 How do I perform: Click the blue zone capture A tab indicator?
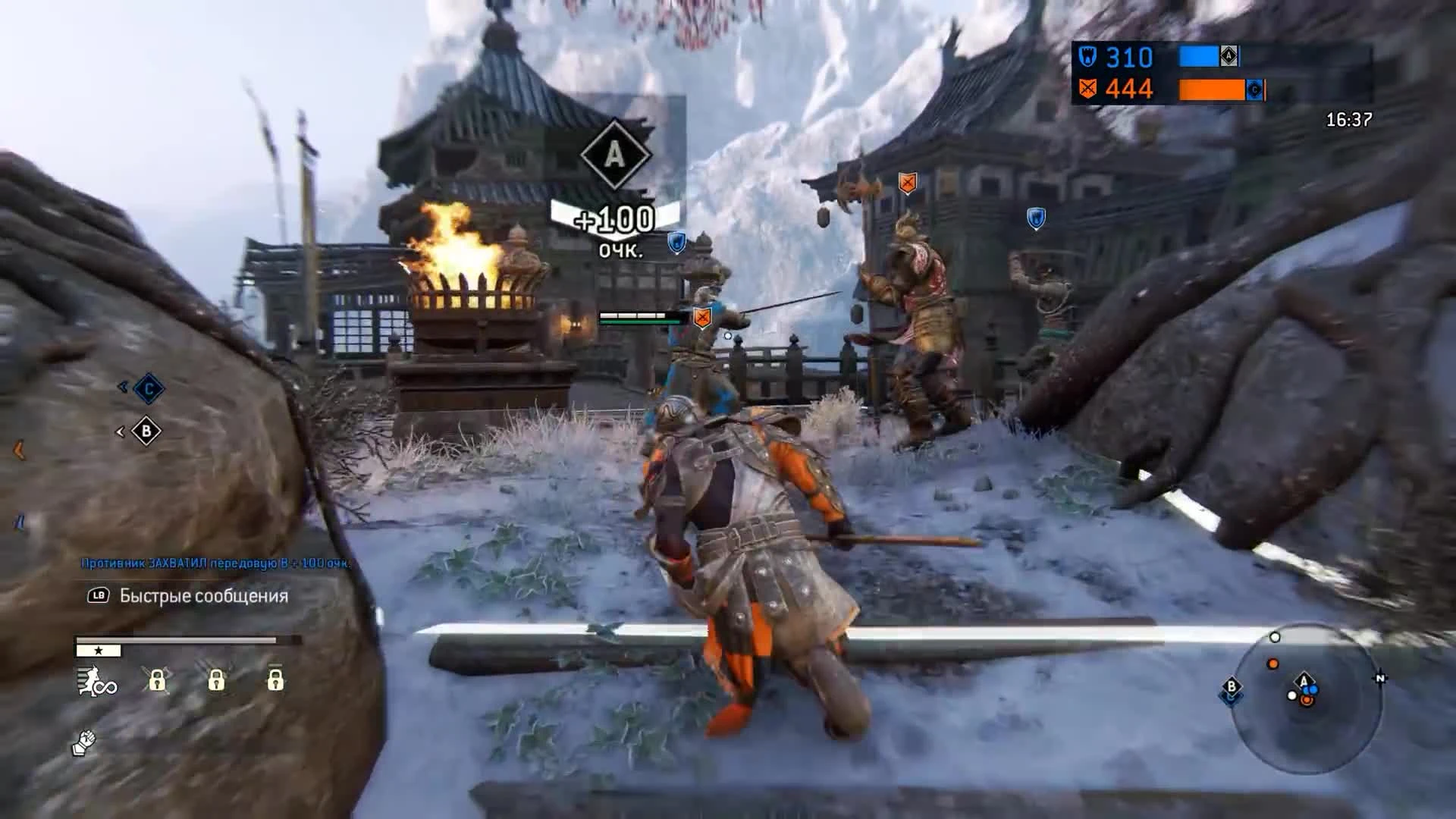tap(1229, 56)
